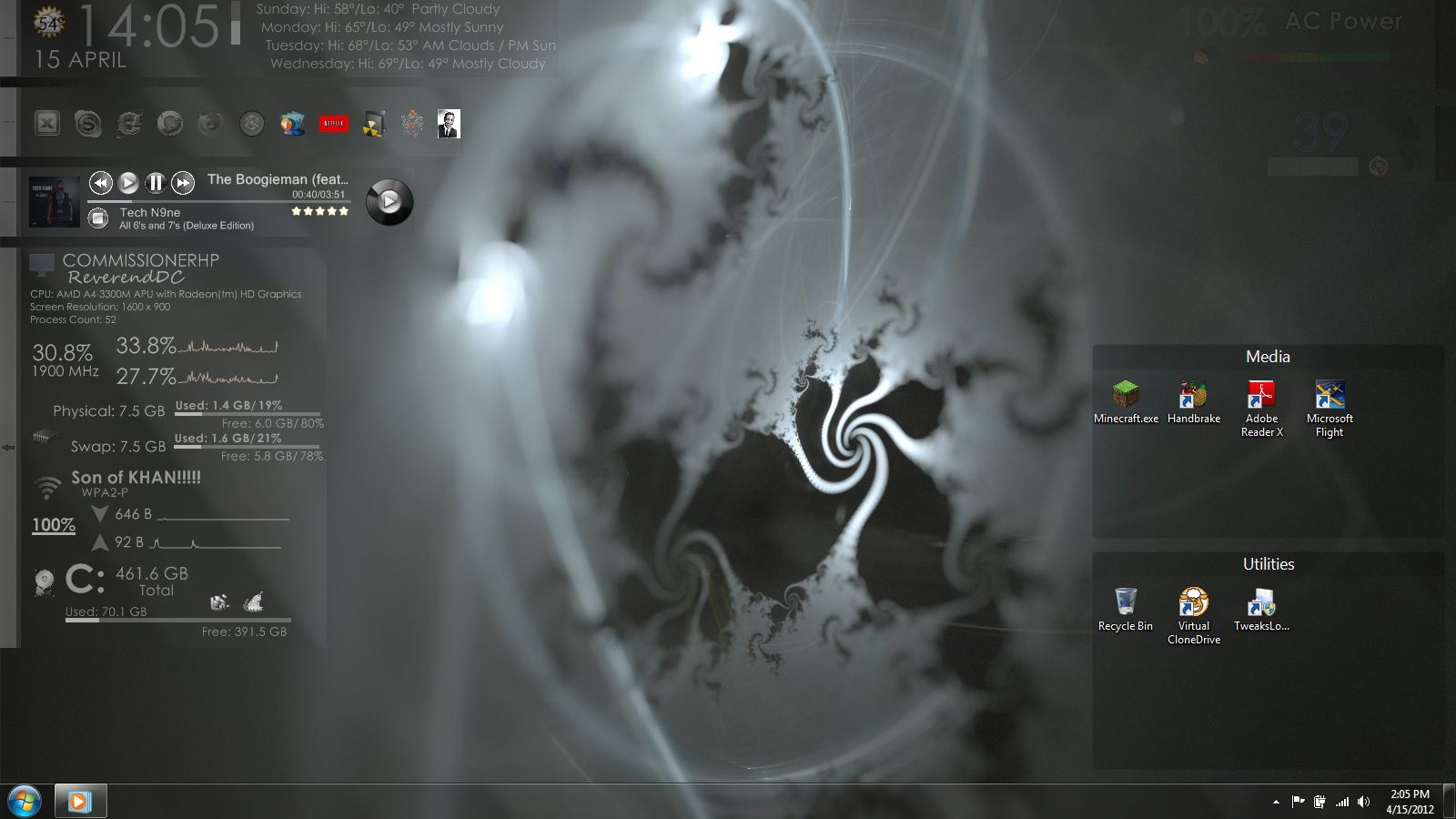Pause the currently playing Tech N9ne track
This screenshot has width=1456, height=819.
pyautogui.click(x=156, y=183)
